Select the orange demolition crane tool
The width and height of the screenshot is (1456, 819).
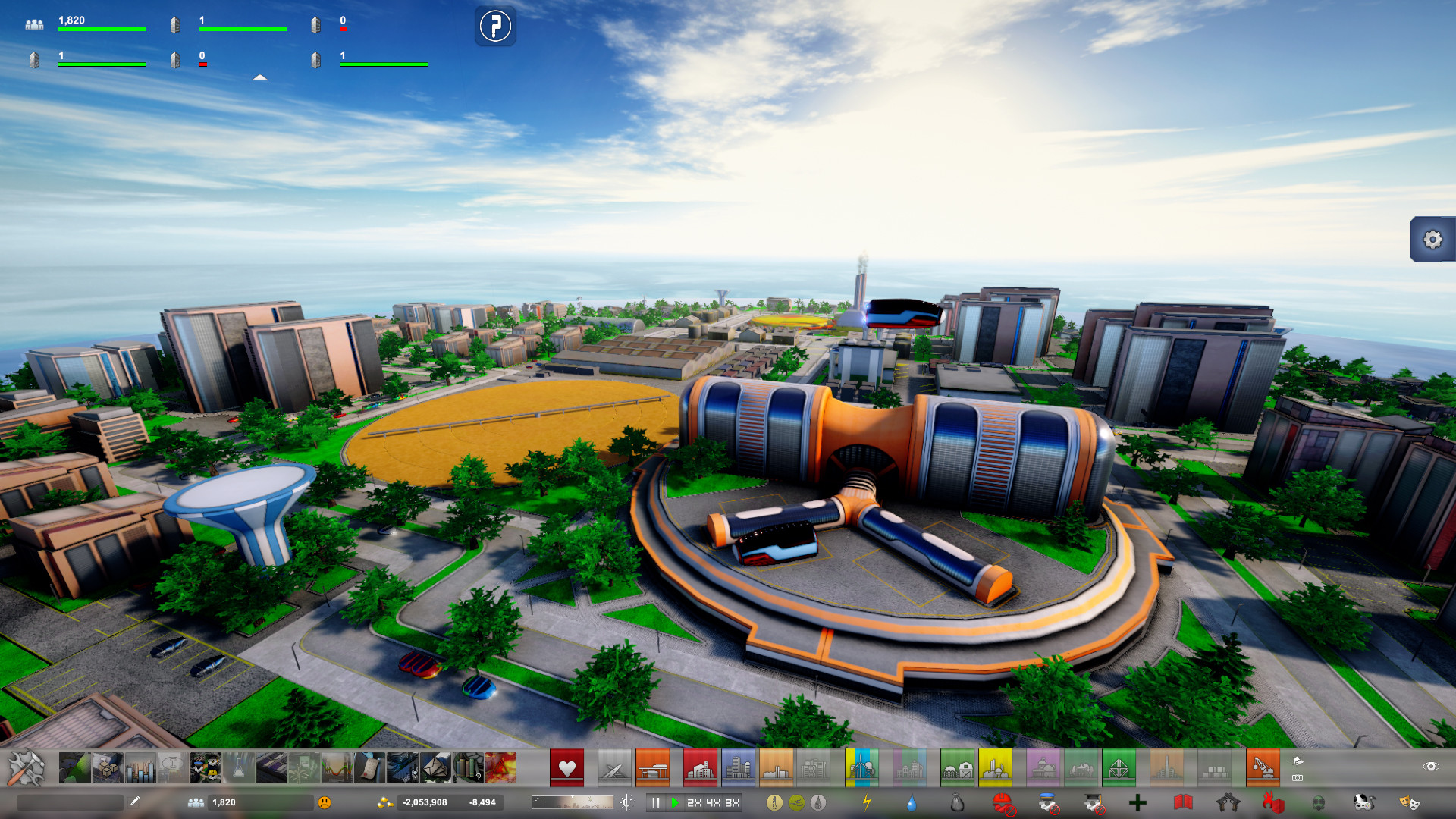click(1263, 767)
